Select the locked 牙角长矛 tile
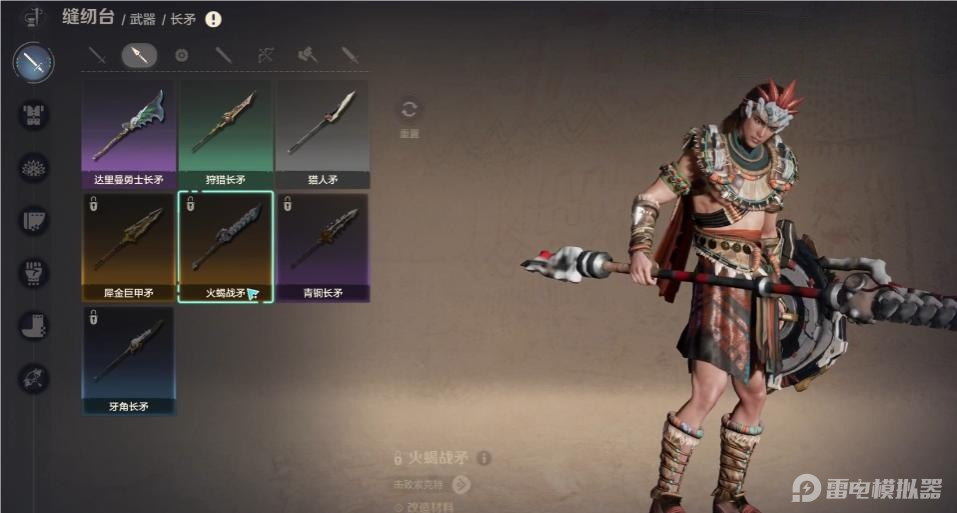Viewport: 957px width, 513px height. click(128, 360)
